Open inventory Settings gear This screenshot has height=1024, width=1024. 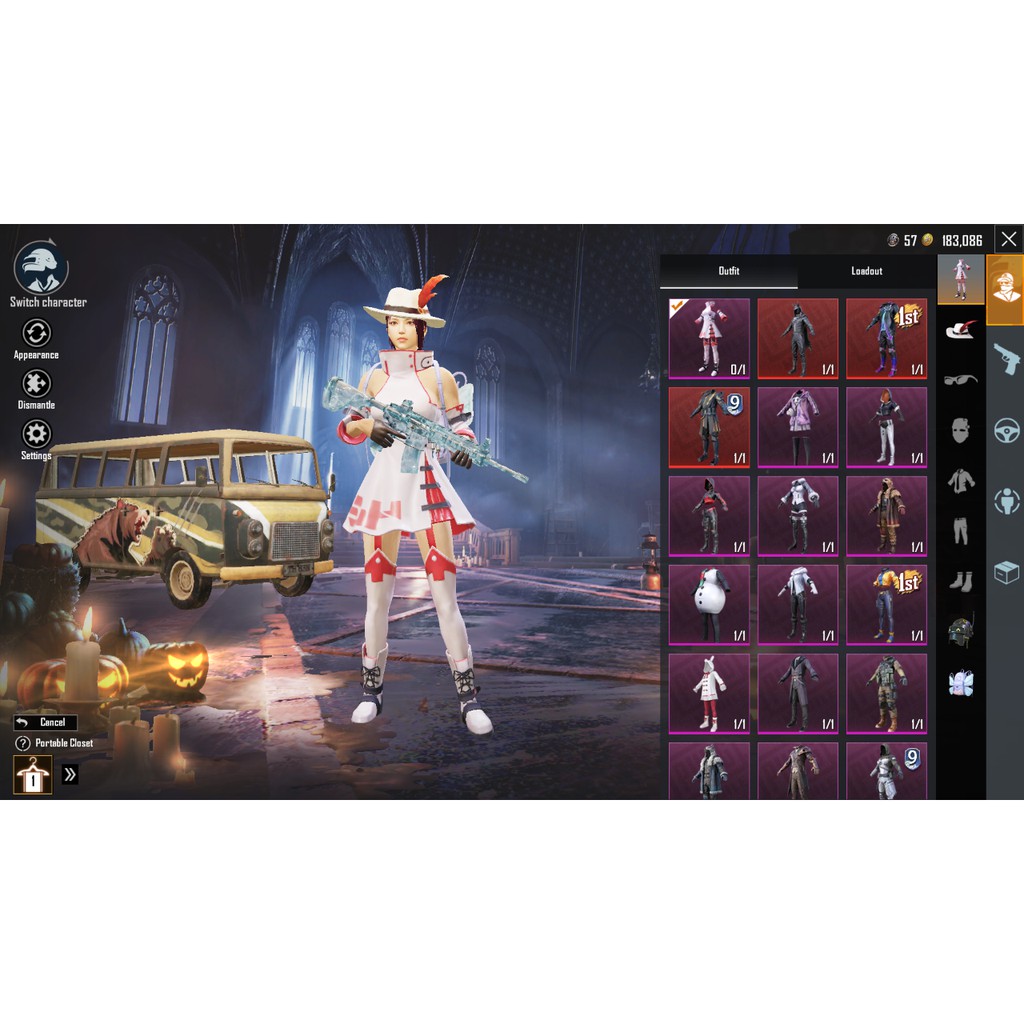pyautogui.click(x=36, y=438)
